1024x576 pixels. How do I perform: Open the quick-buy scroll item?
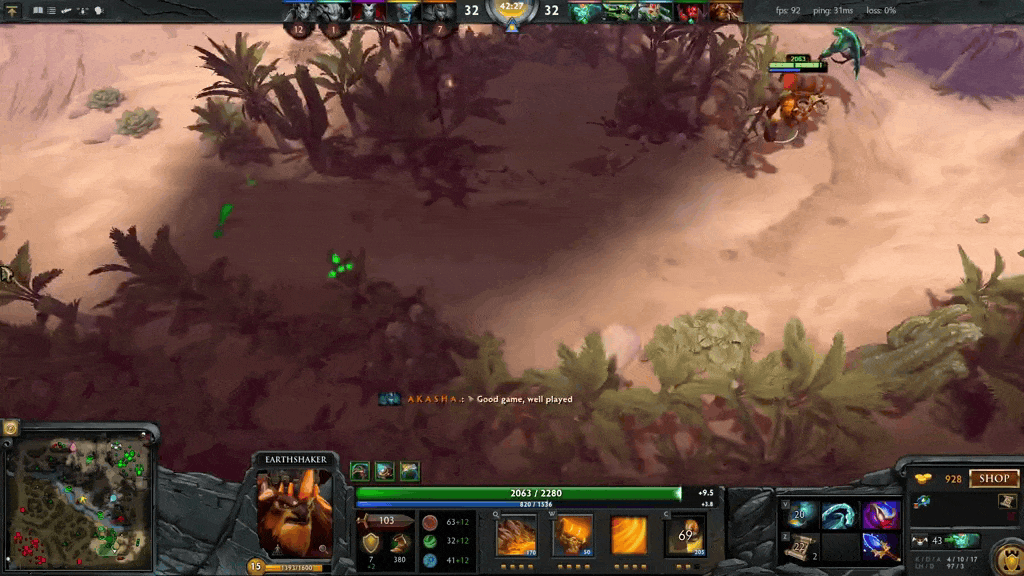1007,501
